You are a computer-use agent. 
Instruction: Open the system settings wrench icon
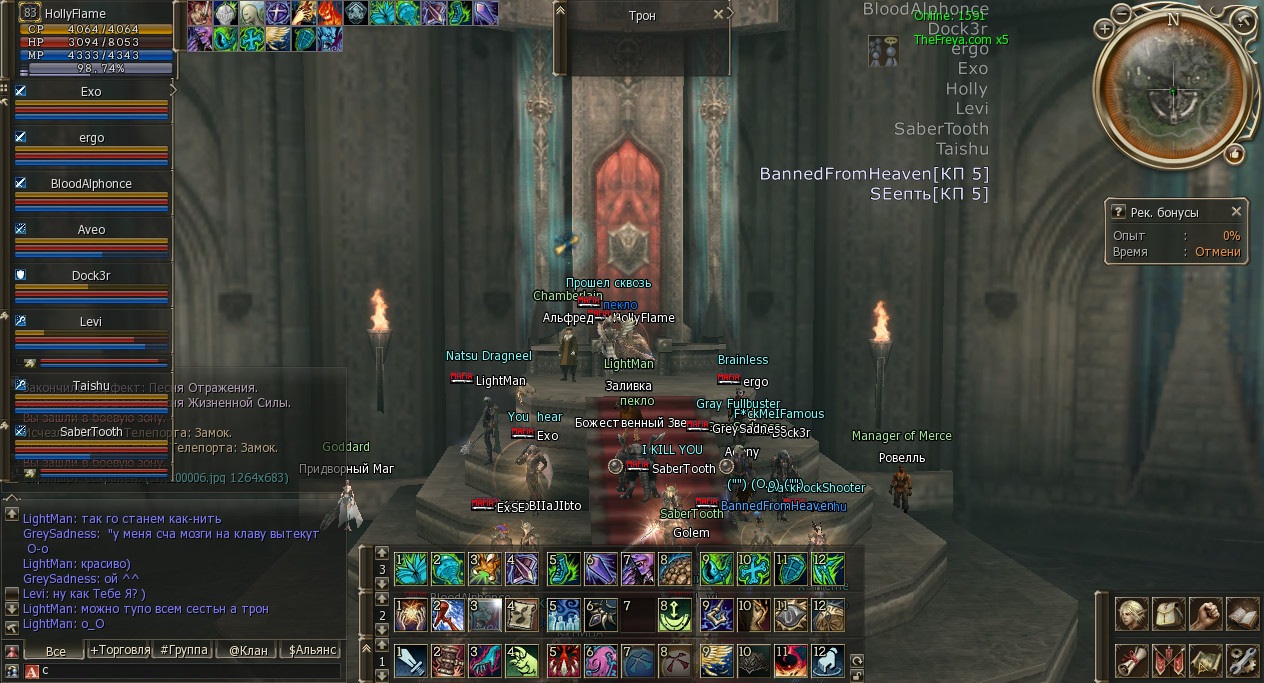point(1241,659)
